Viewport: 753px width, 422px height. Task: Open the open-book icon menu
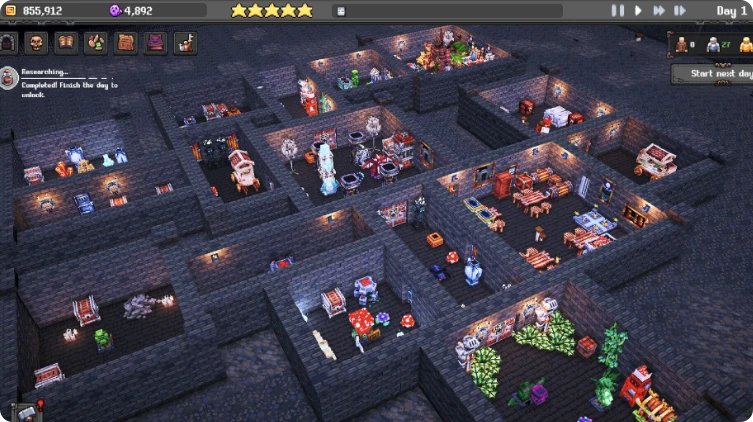pyautogui.click(x=66, y=43)
